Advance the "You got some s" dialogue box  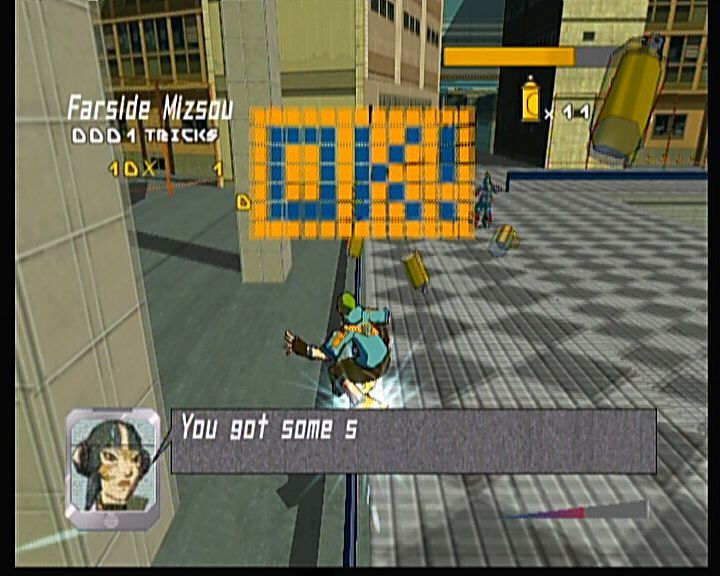tap(413, 440)
